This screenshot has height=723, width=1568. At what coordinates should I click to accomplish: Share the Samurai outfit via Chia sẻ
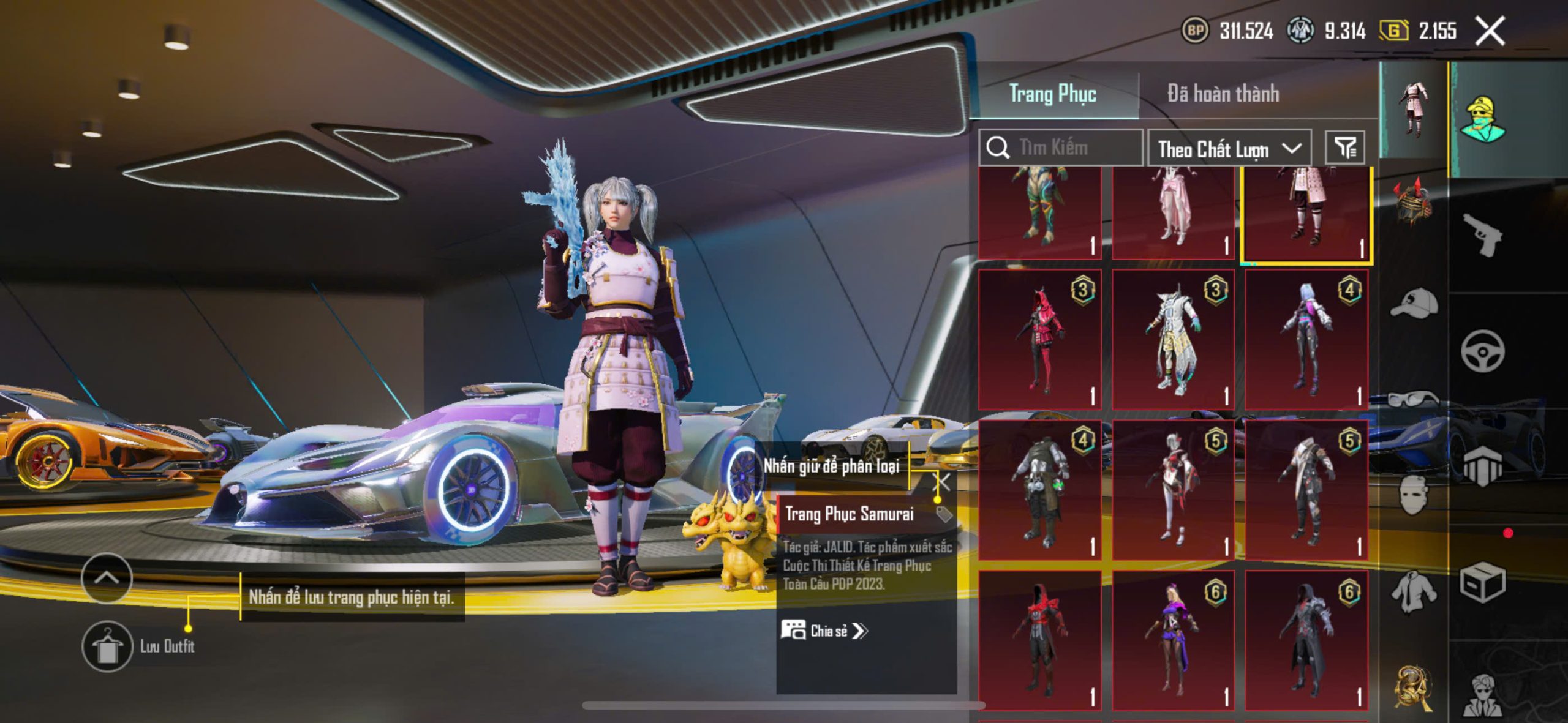[x=824, y=631]
